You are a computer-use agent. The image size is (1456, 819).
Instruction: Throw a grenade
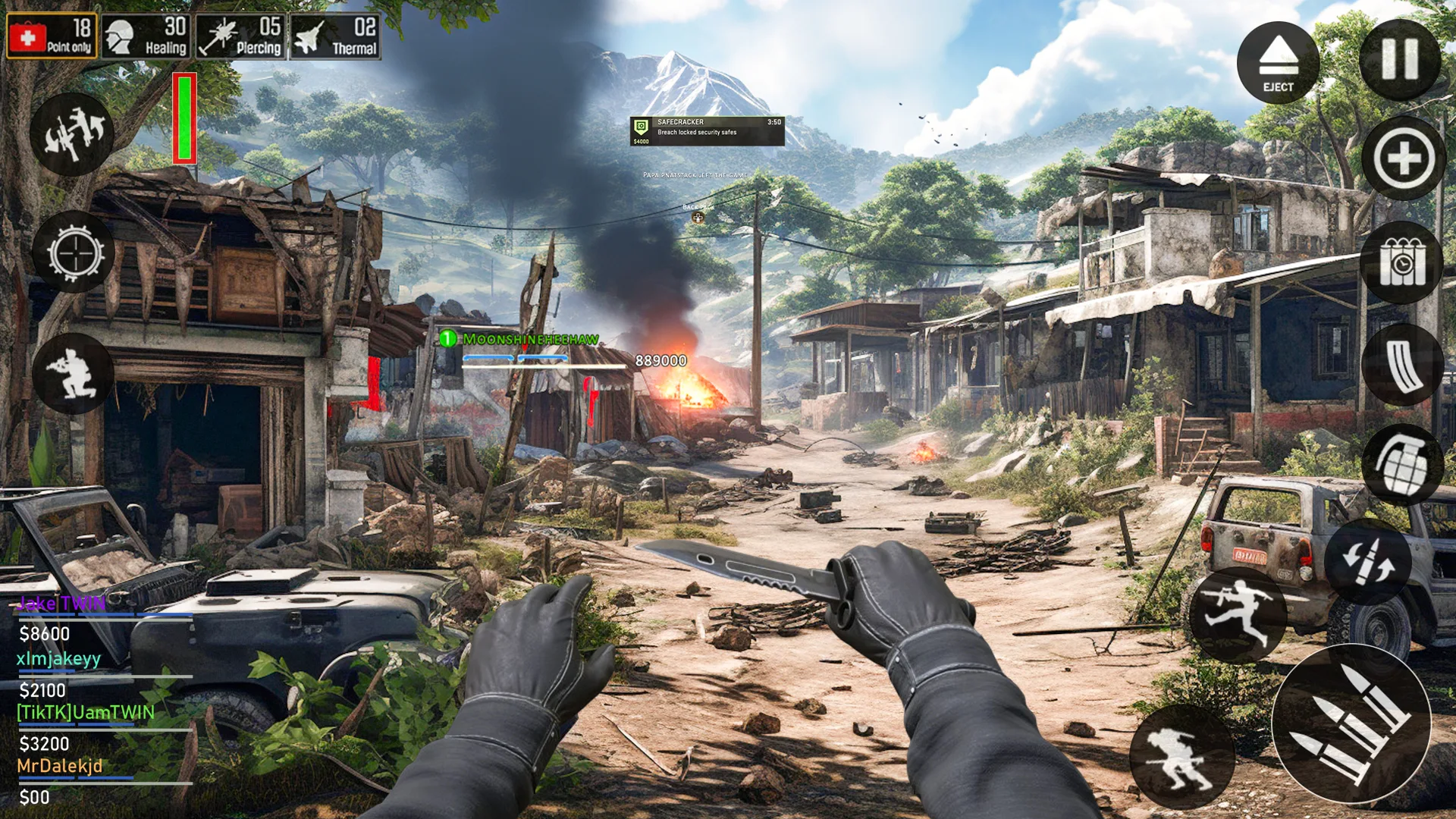click(1401, 464)
